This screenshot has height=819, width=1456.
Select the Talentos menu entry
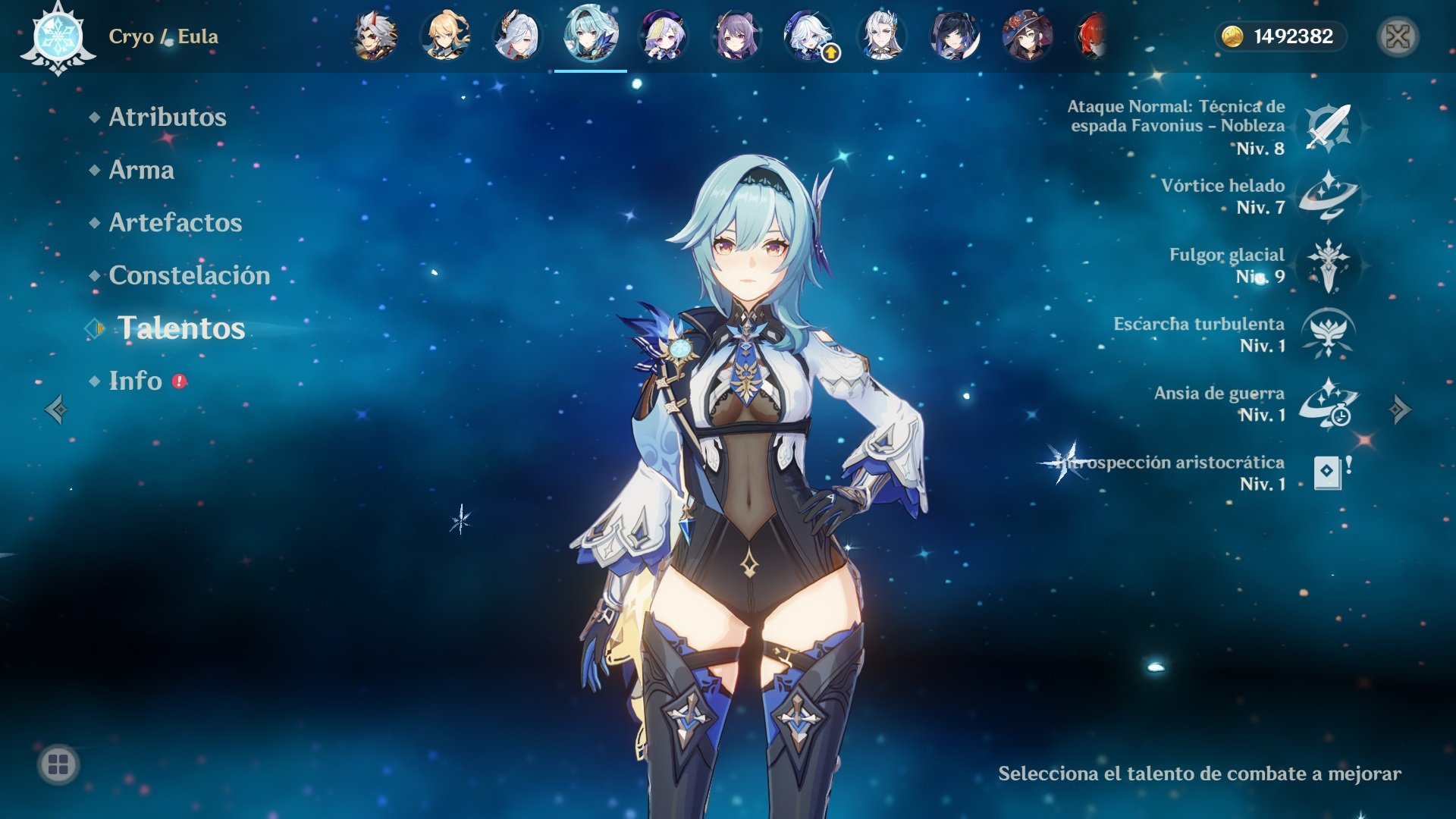tap(181, 328)
